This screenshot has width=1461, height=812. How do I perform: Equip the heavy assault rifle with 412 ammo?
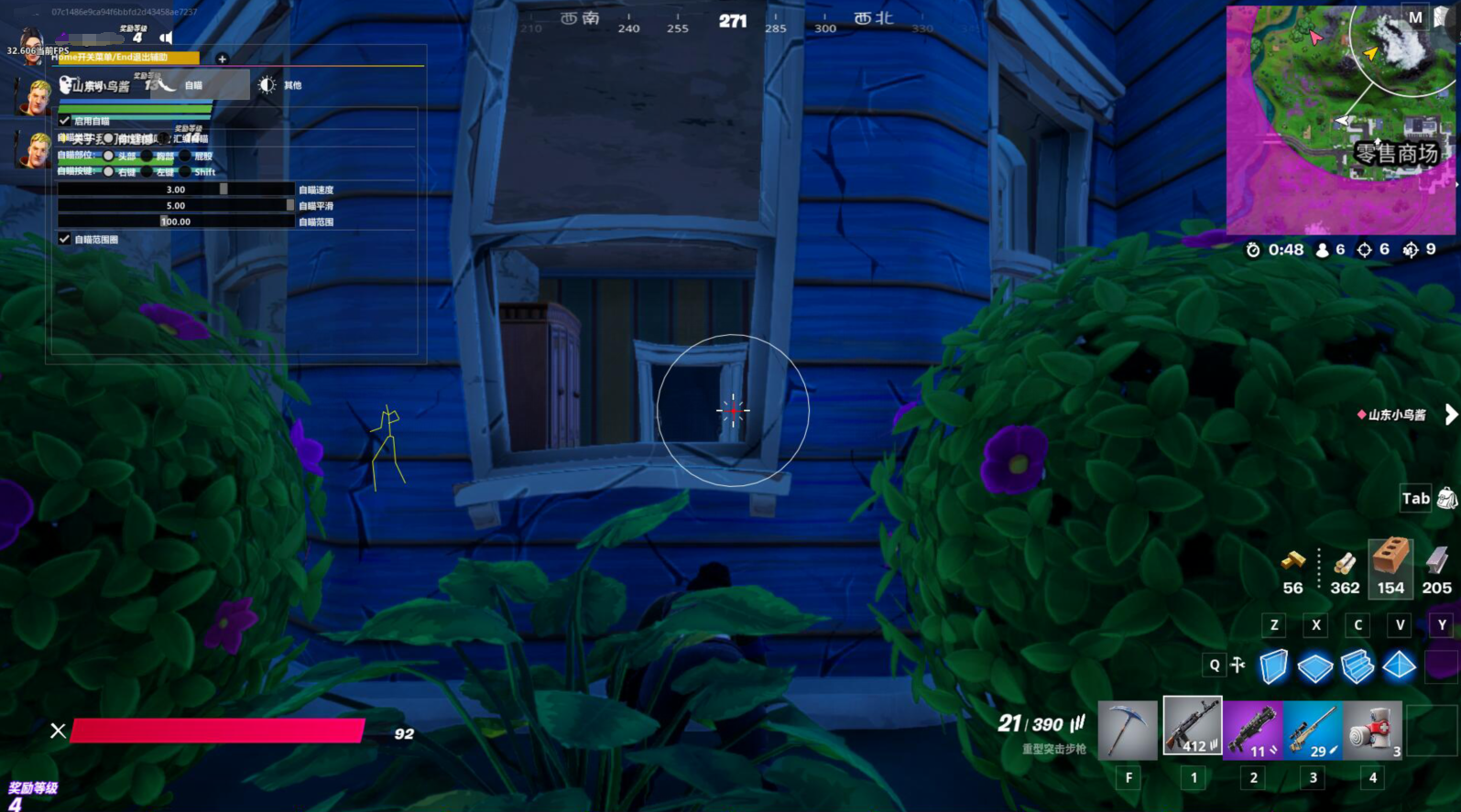point(1192,726)
